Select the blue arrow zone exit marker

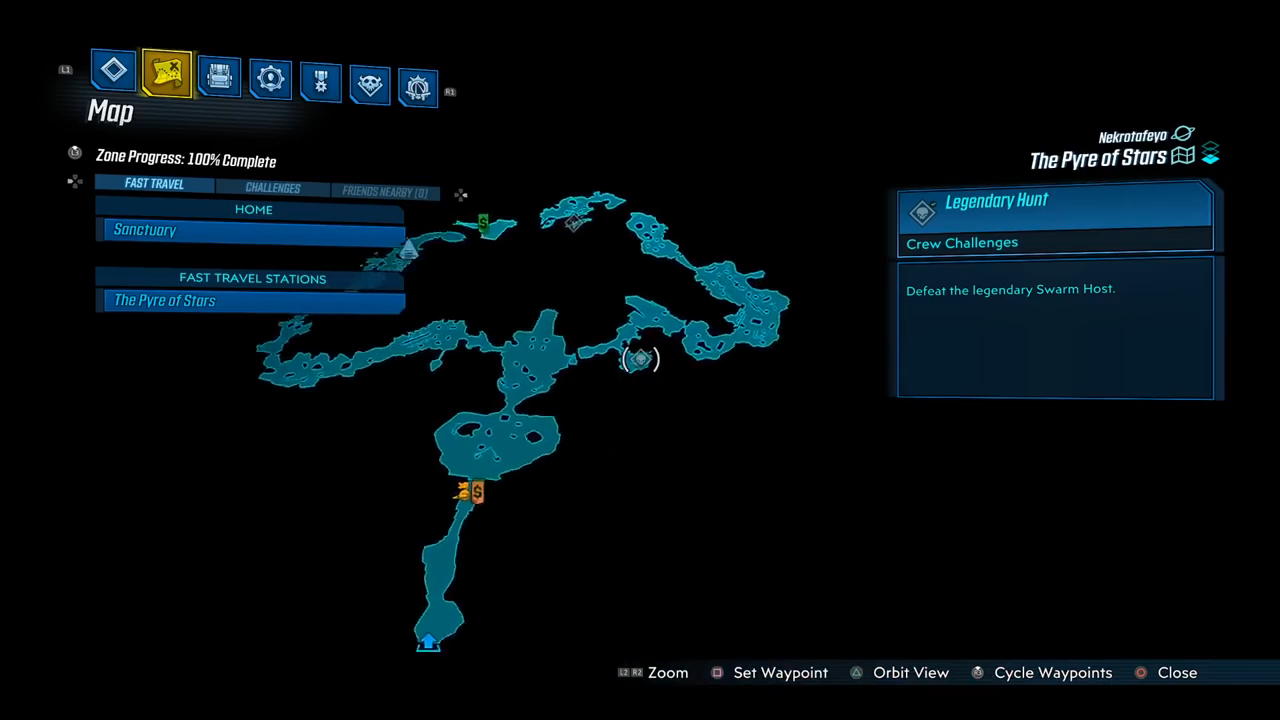tap(428, 642)
